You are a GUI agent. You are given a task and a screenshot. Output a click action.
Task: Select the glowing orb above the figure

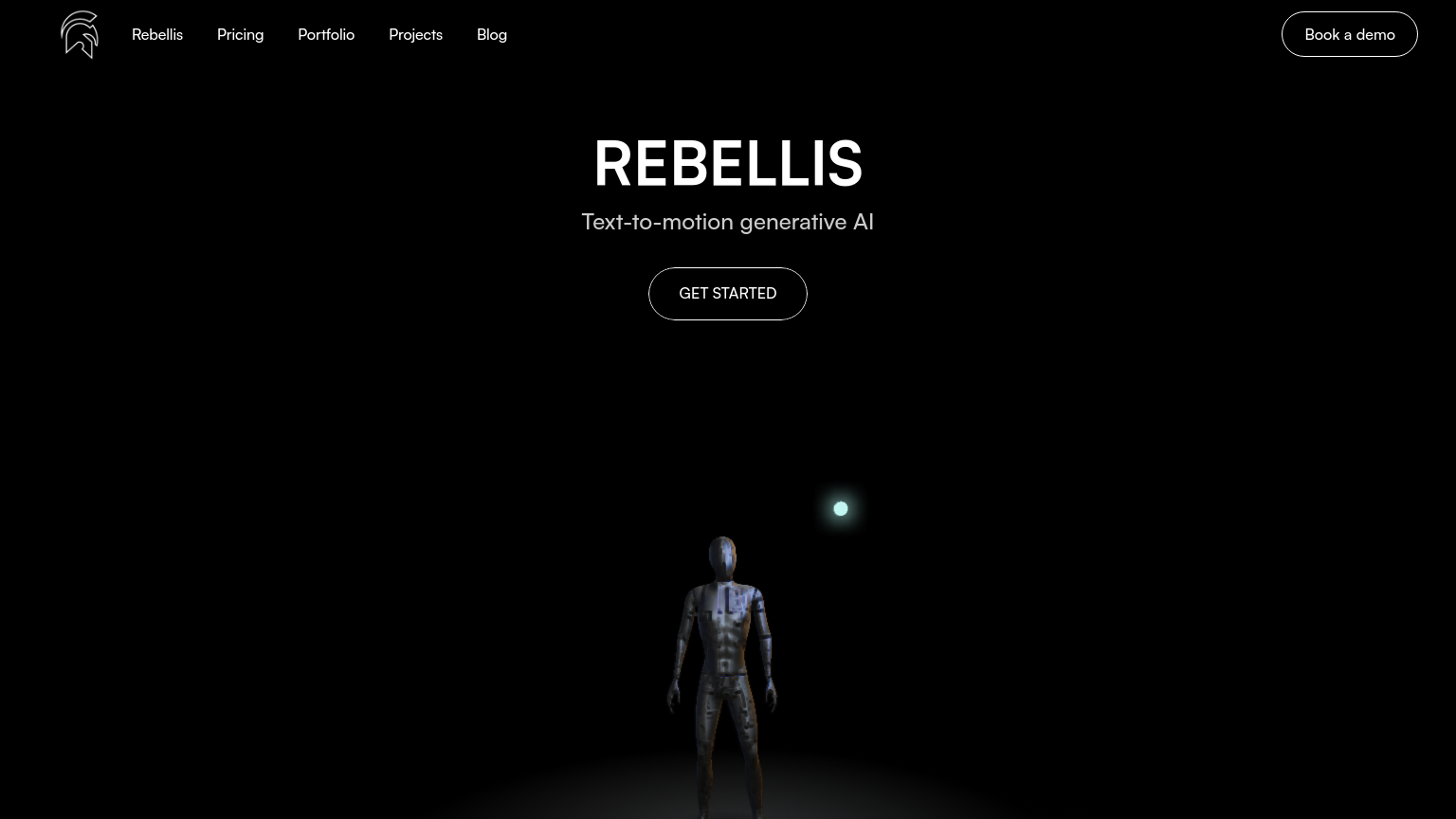pyautogui.click(x=841, y=508)
